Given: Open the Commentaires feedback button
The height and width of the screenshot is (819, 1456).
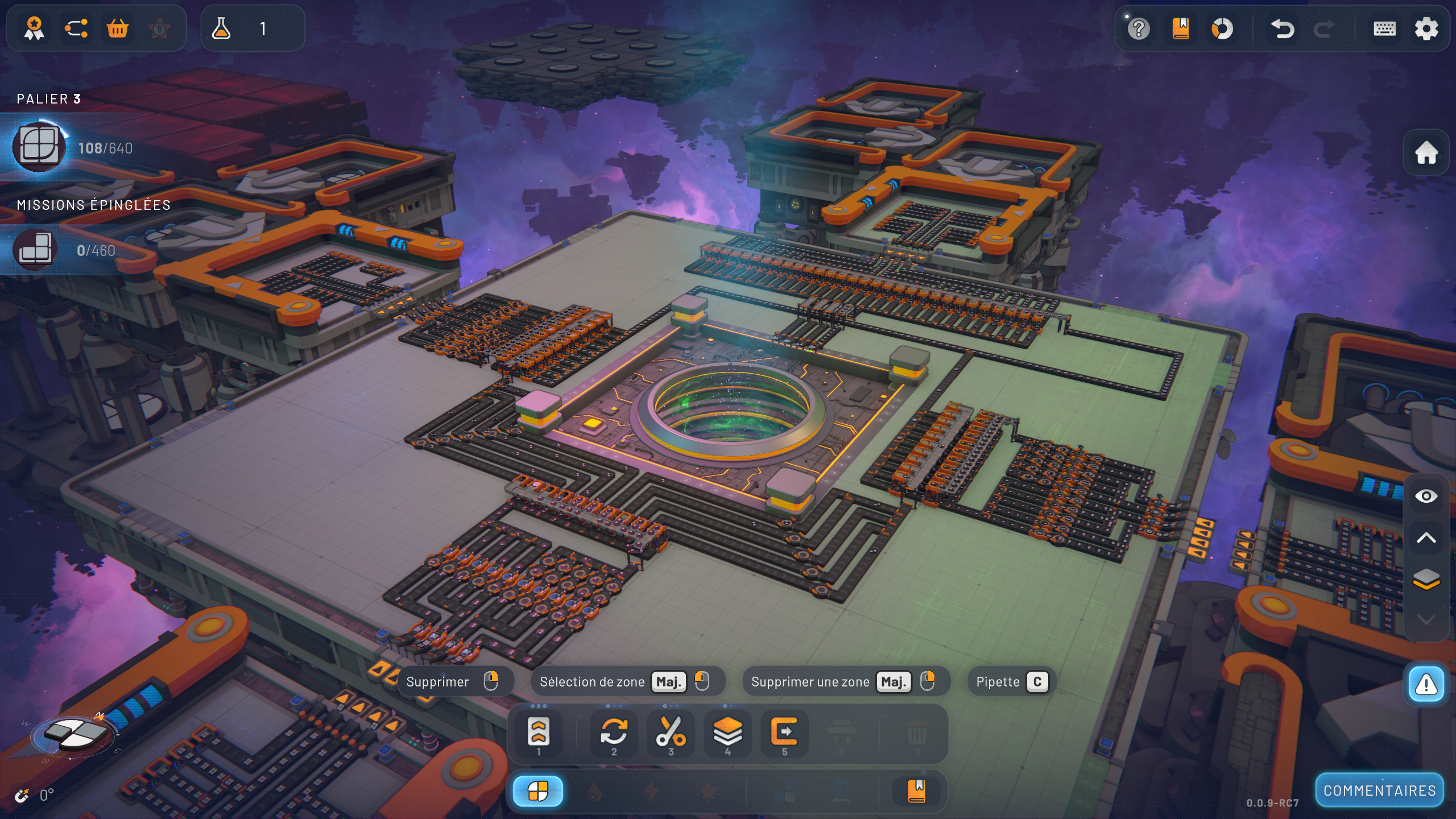Looking at the screenshot, I should (1379, 791).
